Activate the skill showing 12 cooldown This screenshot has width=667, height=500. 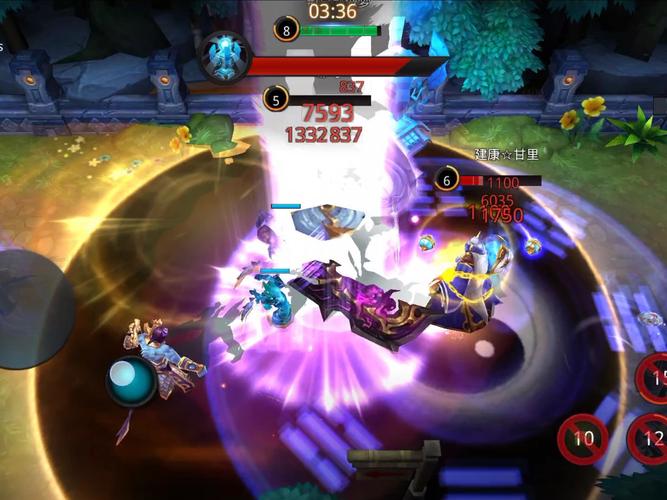[x=650, y=438]
